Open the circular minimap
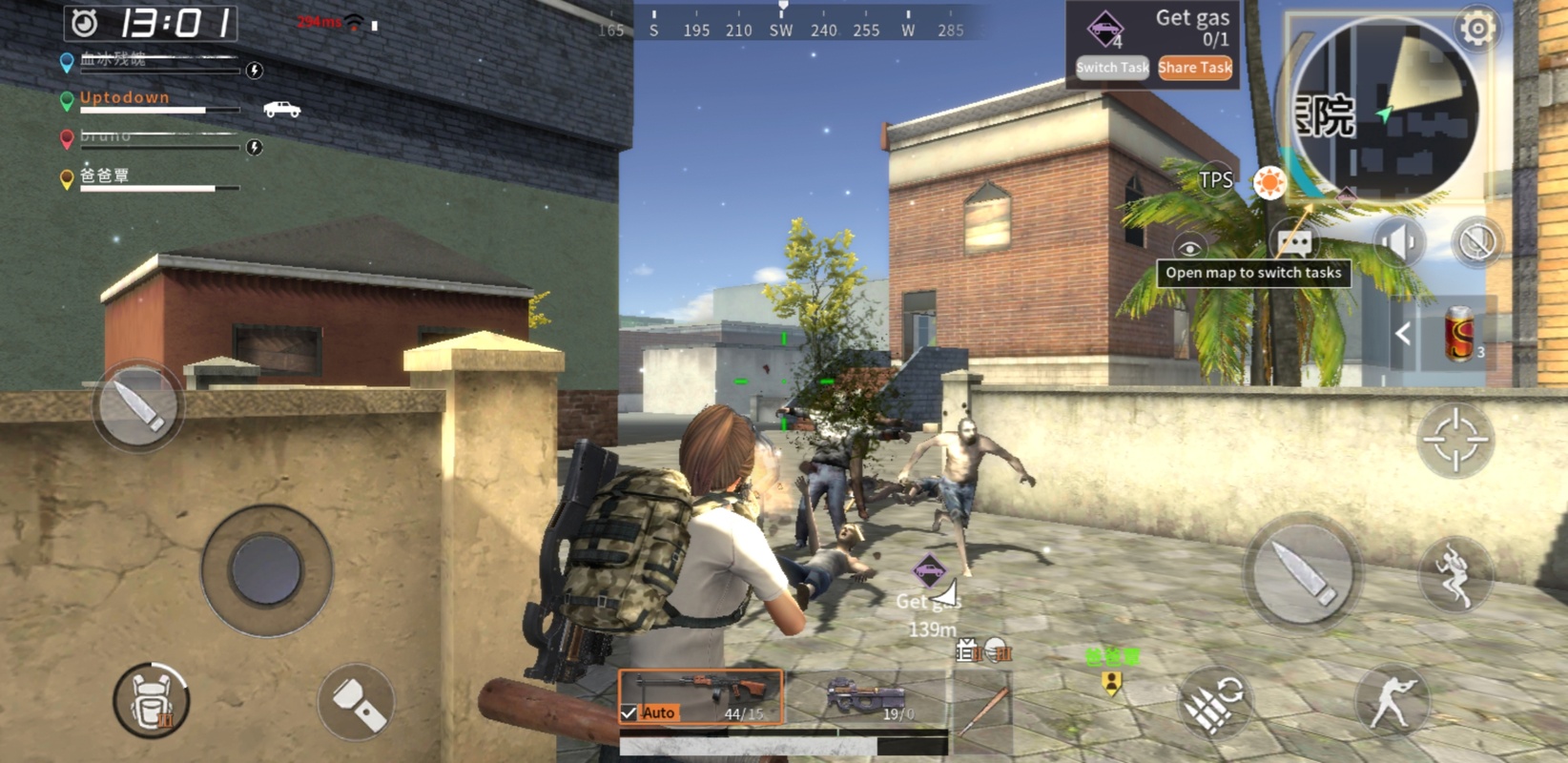Image resolution: width=1568 pixels, height=763 pixels. pyautogui.click(x=1383, y=111)
